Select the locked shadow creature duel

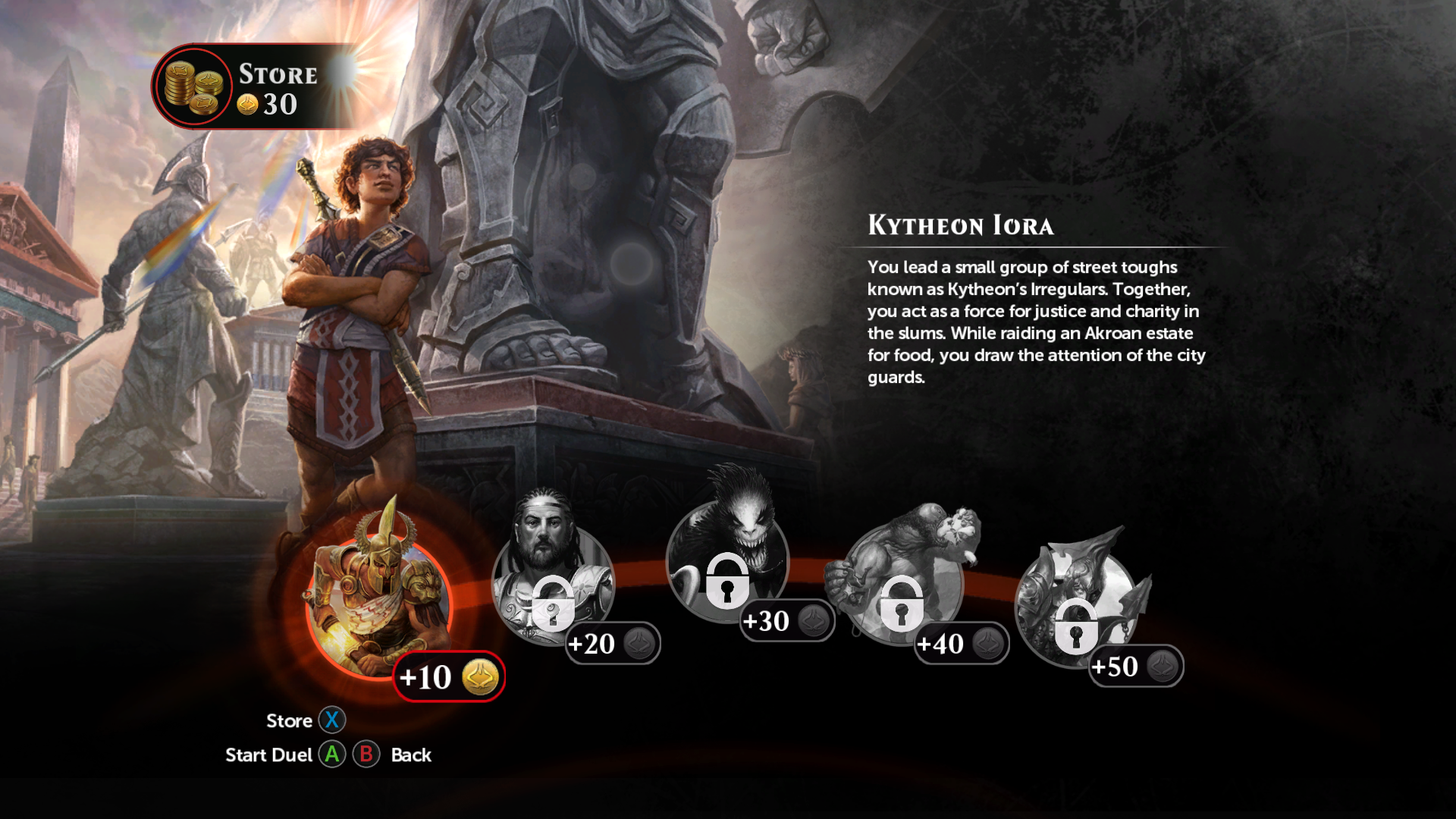727,561
